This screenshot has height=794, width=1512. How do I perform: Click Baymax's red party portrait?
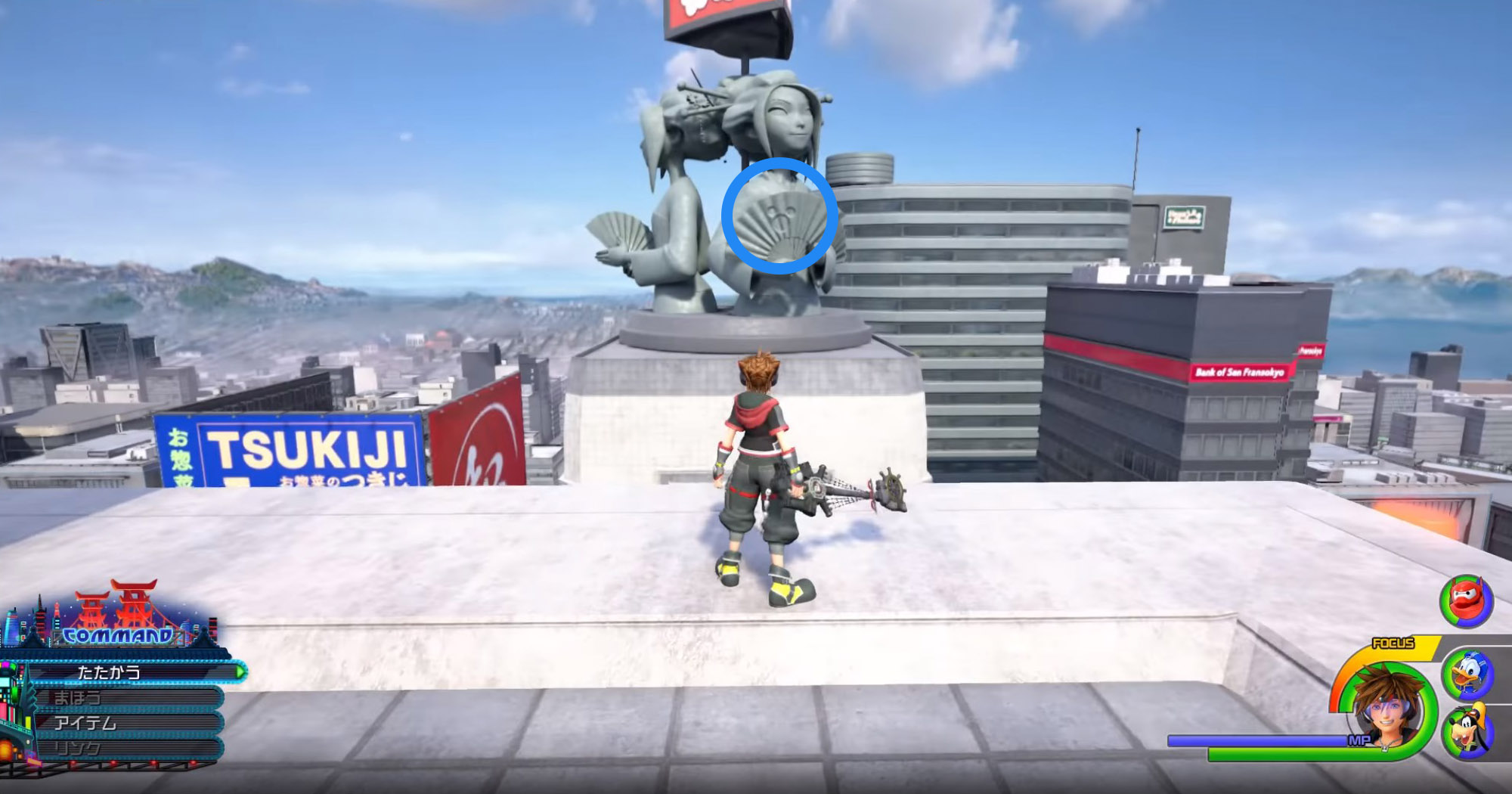click(x=1466, y=601)
